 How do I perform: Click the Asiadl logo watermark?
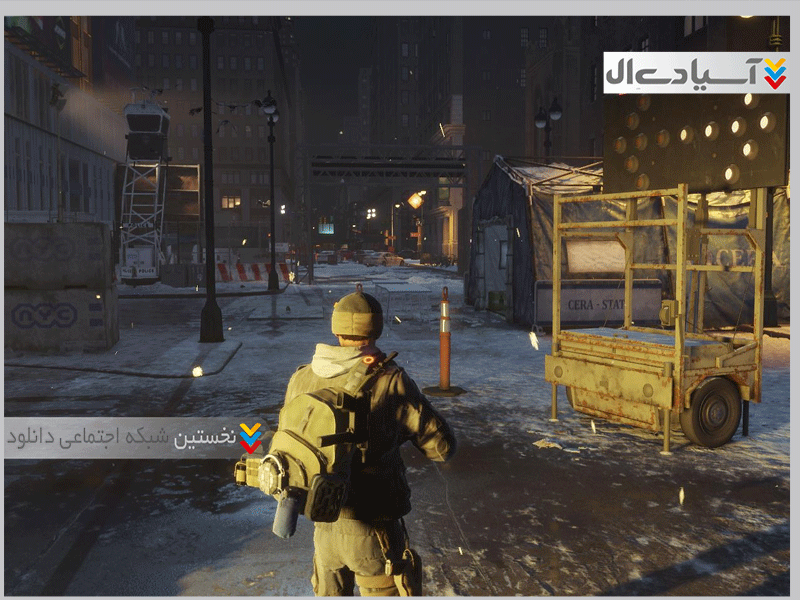695,73
